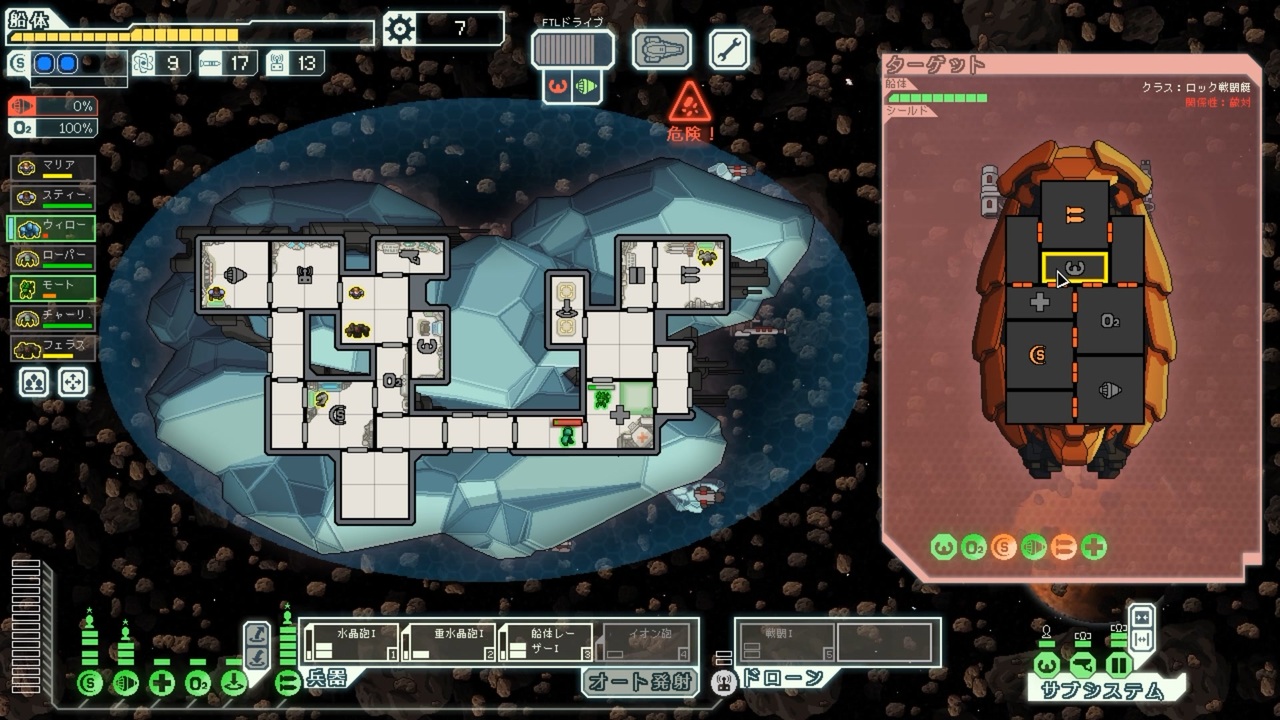This screenshot has width=1280, height=720.
Task: Select the 戦闘 I drone slot
Action: click(786, 642)
